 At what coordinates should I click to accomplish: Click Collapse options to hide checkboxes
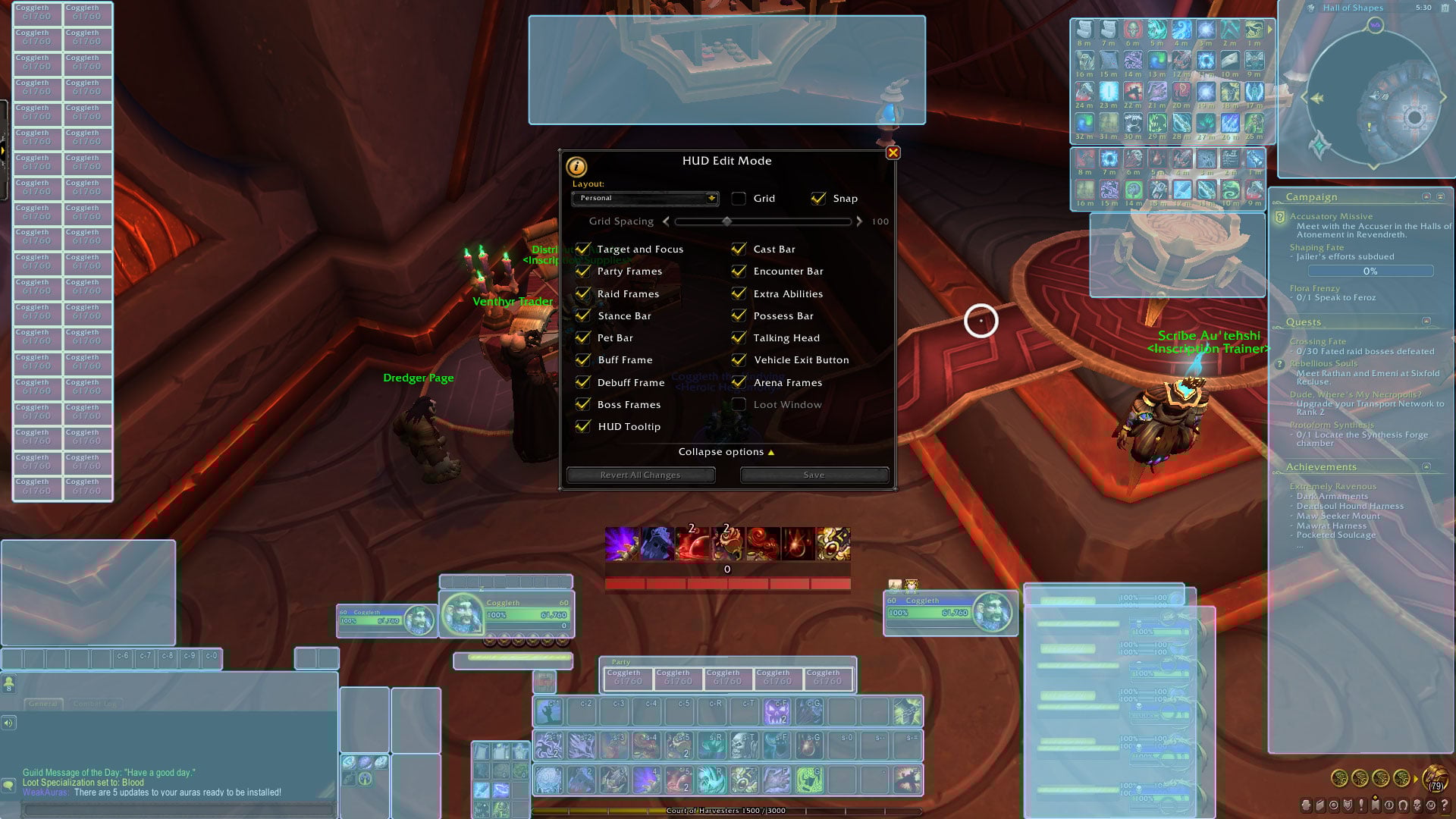tap(726, 452)
